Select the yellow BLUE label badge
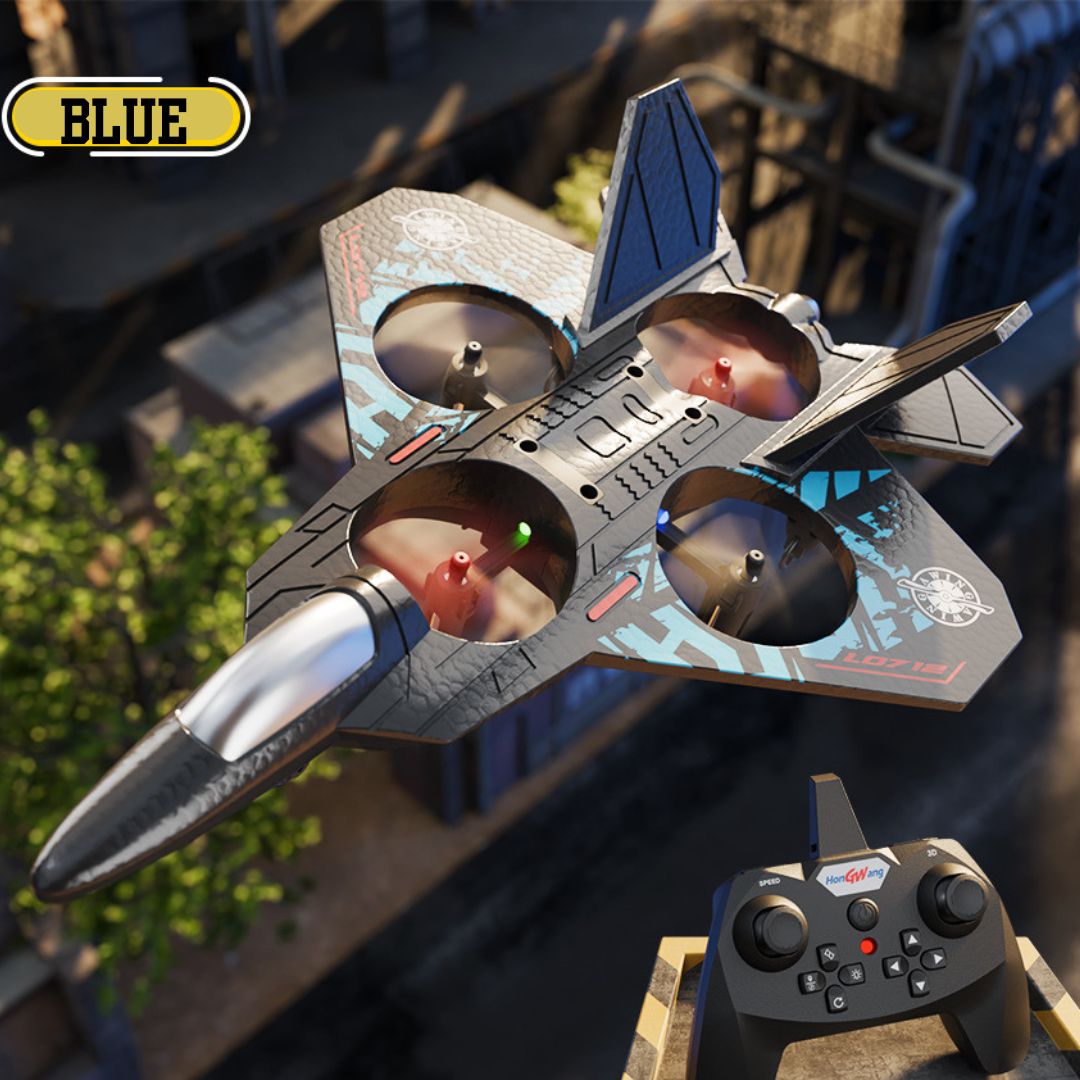The image size is (1080, 1080). tap(125, 117)
